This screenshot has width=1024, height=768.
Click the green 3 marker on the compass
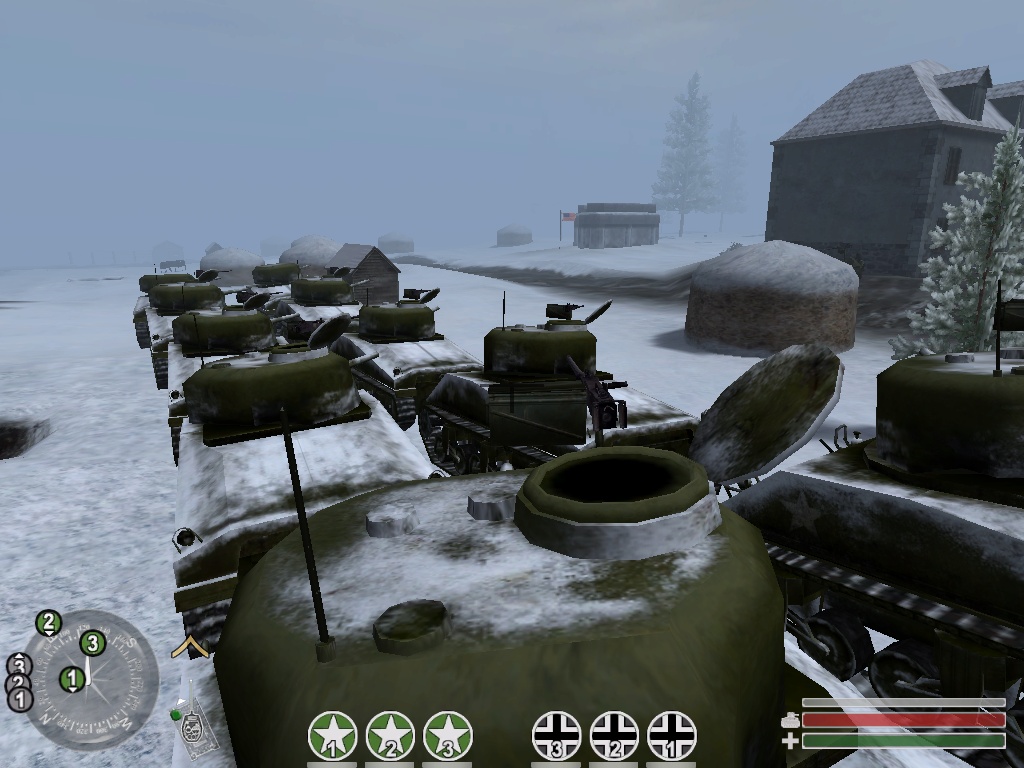92,643
